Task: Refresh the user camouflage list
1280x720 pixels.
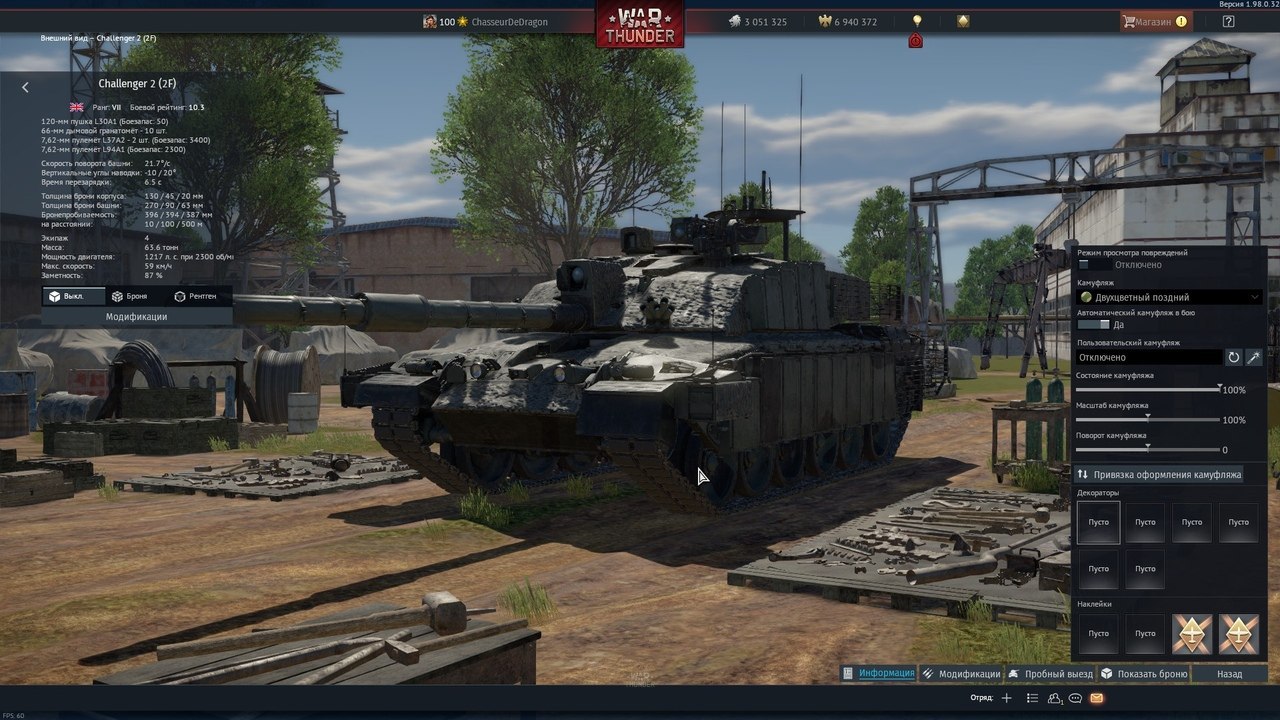Action: pyautogui.click(x=1234, y=357)
